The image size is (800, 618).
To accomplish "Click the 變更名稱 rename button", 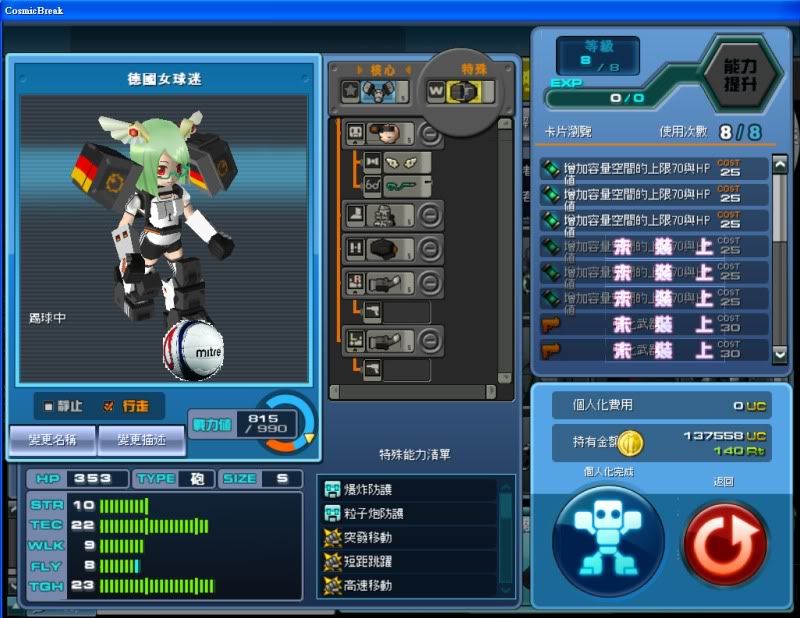I will tap(53, 438).
